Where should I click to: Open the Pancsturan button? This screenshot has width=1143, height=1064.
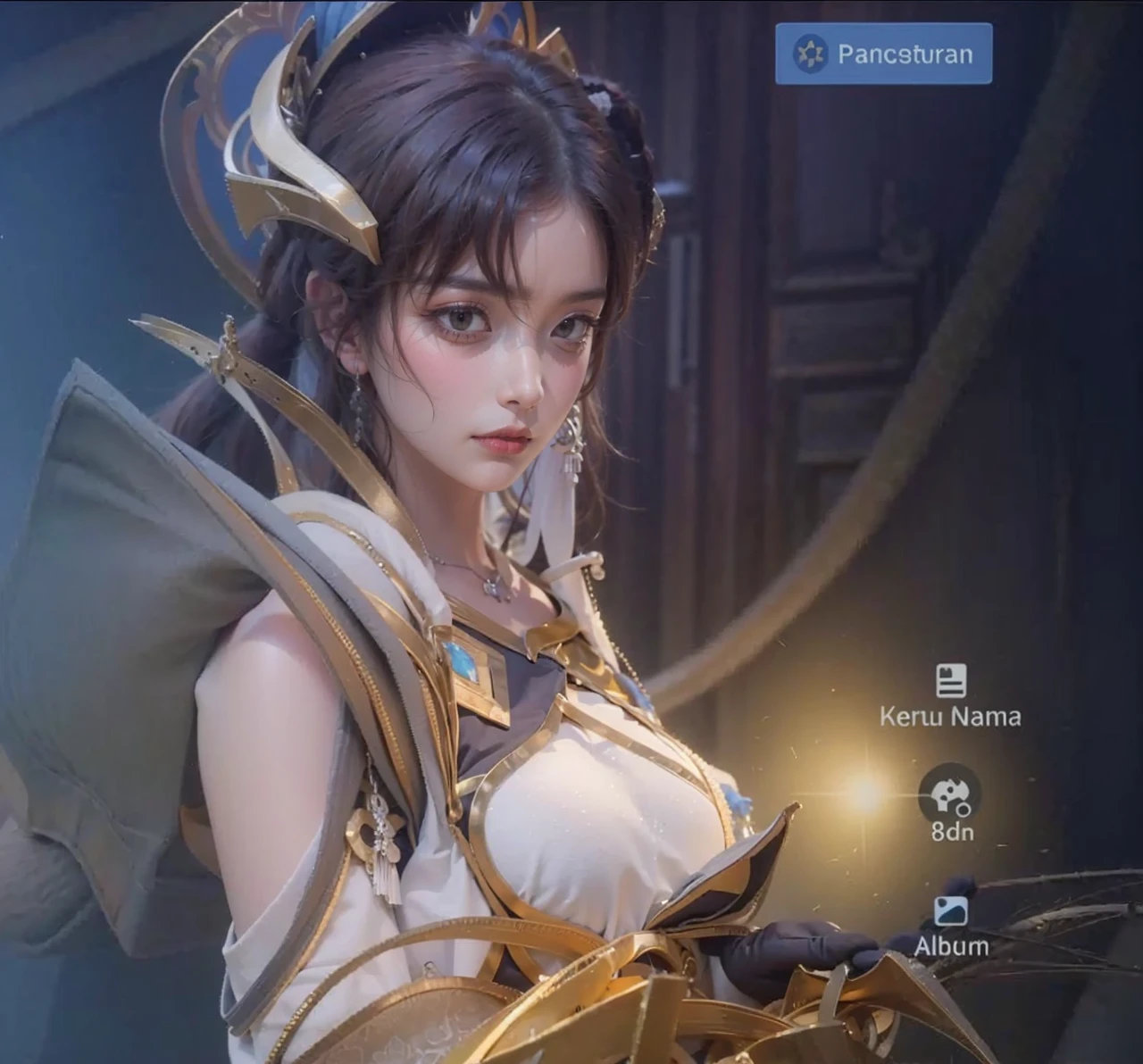click(x=883, y=54)
